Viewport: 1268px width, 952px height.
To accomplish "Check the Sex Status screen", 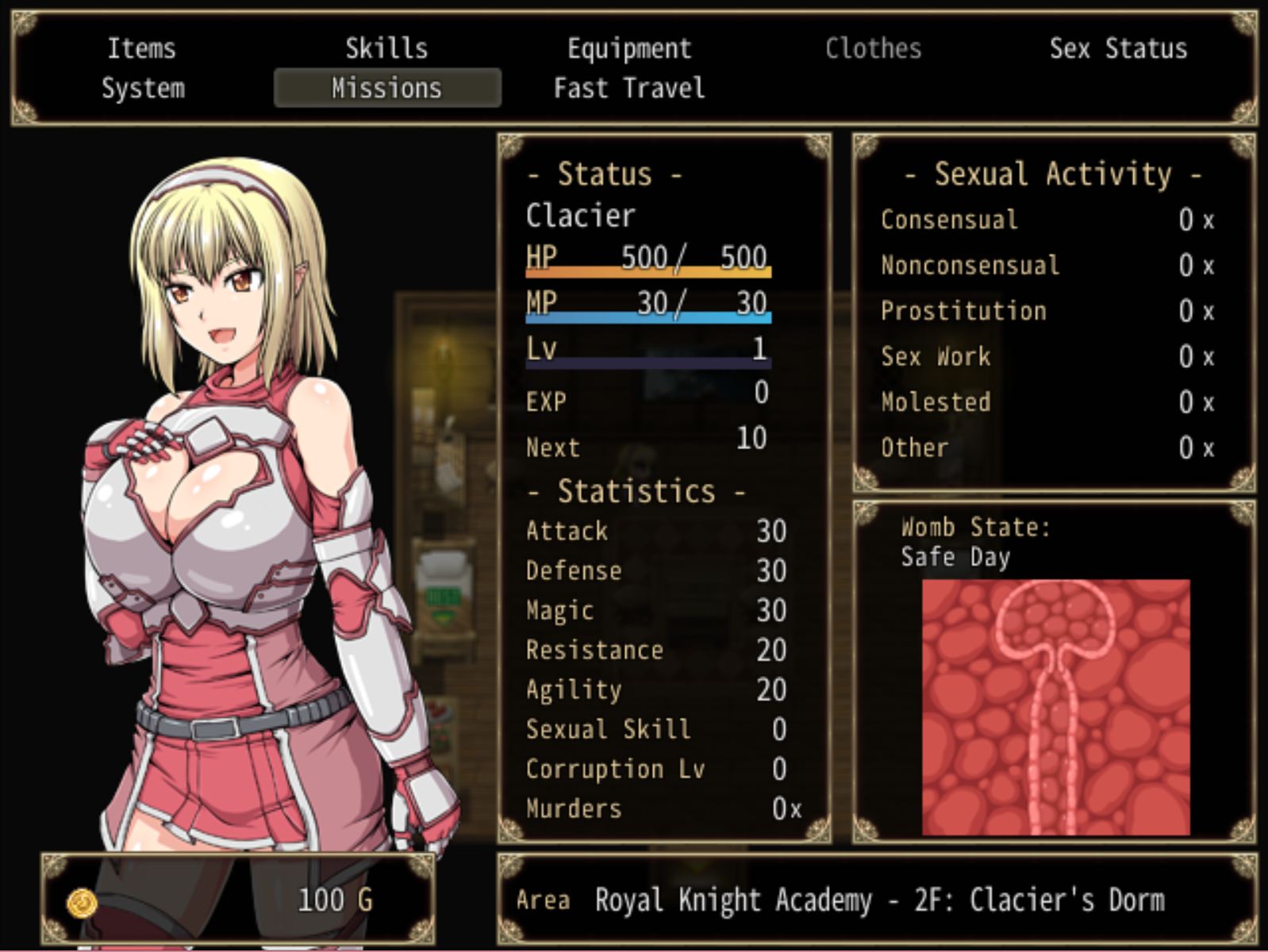I will click(1120, 49).
